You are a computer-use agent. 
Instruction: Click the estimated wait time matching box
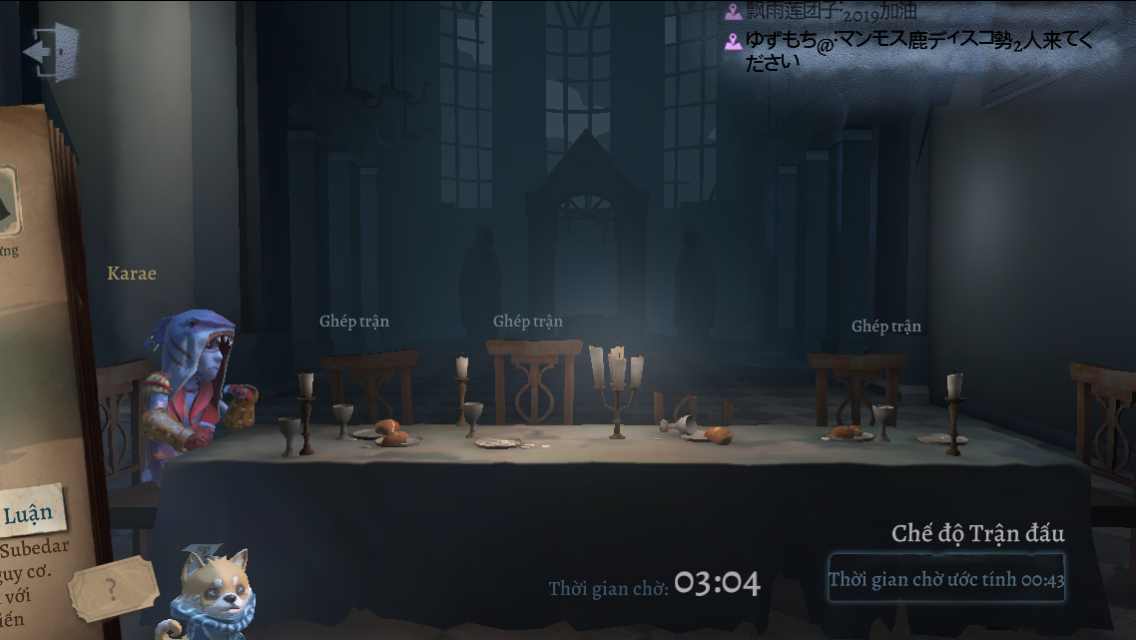click(x=946, y=579)
